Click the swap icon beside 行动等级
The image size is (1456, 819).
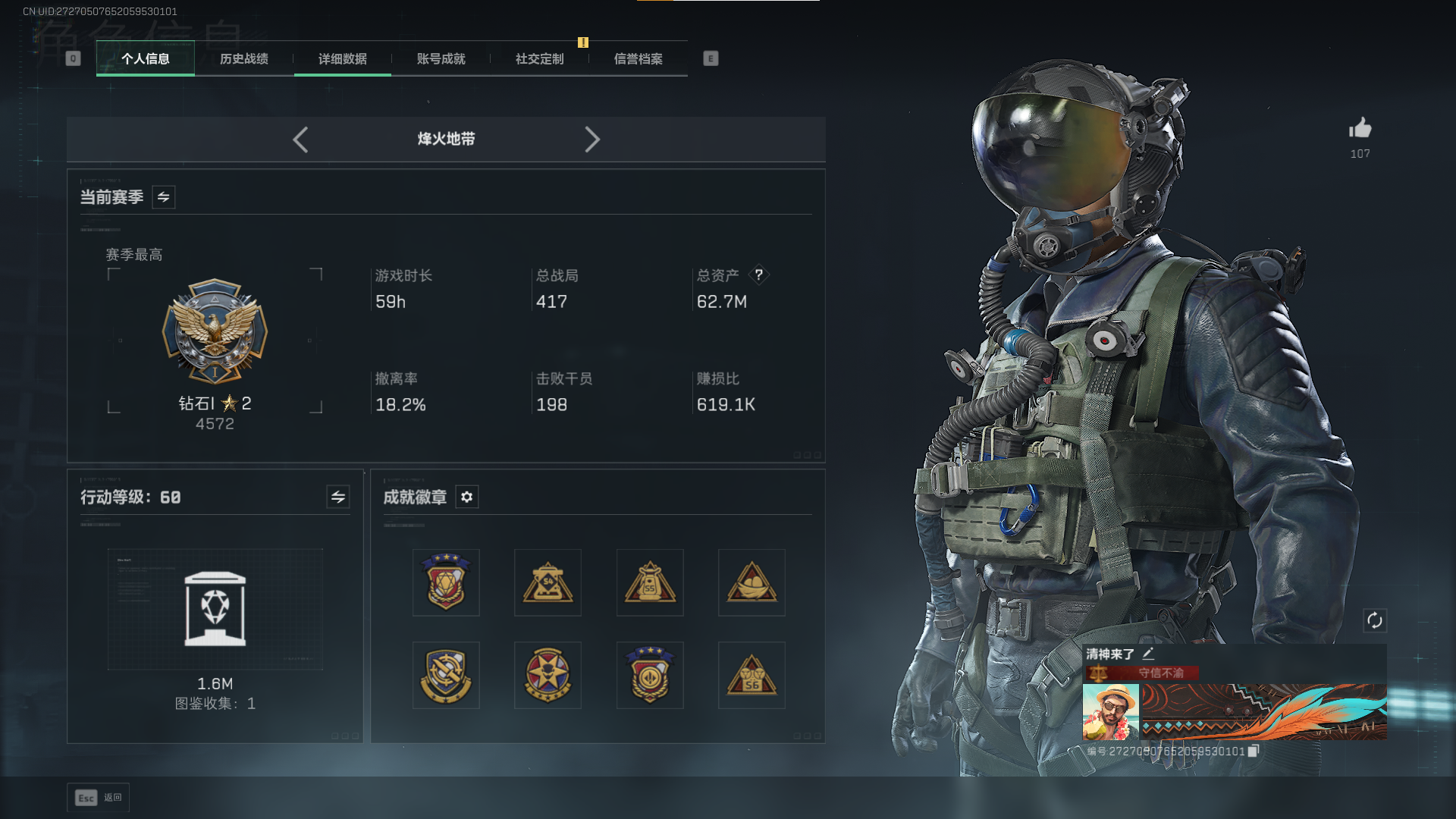tap(338, 497)
